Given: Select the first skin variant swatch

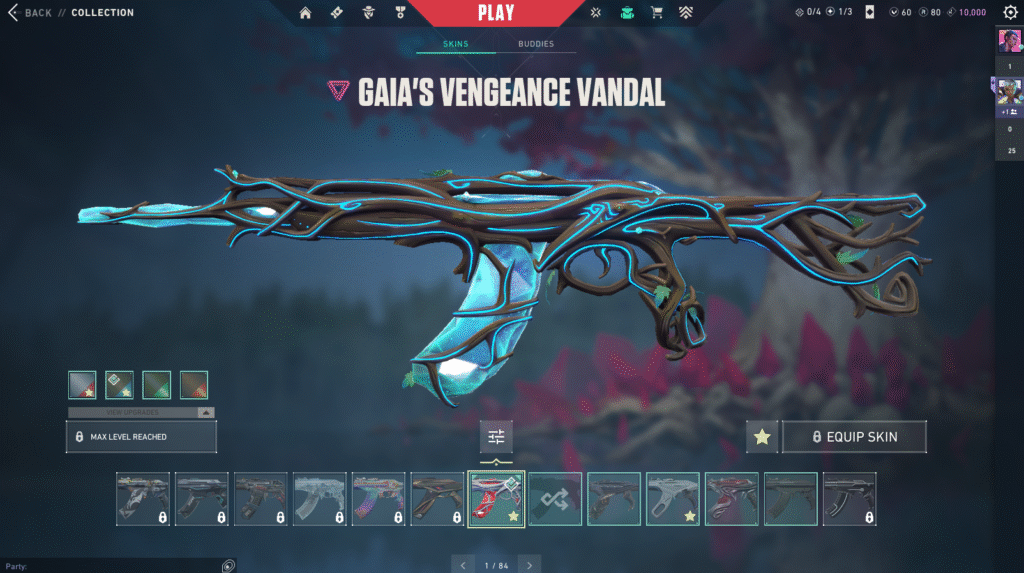Looking at the screenshot, I should [x=82, y=385].
